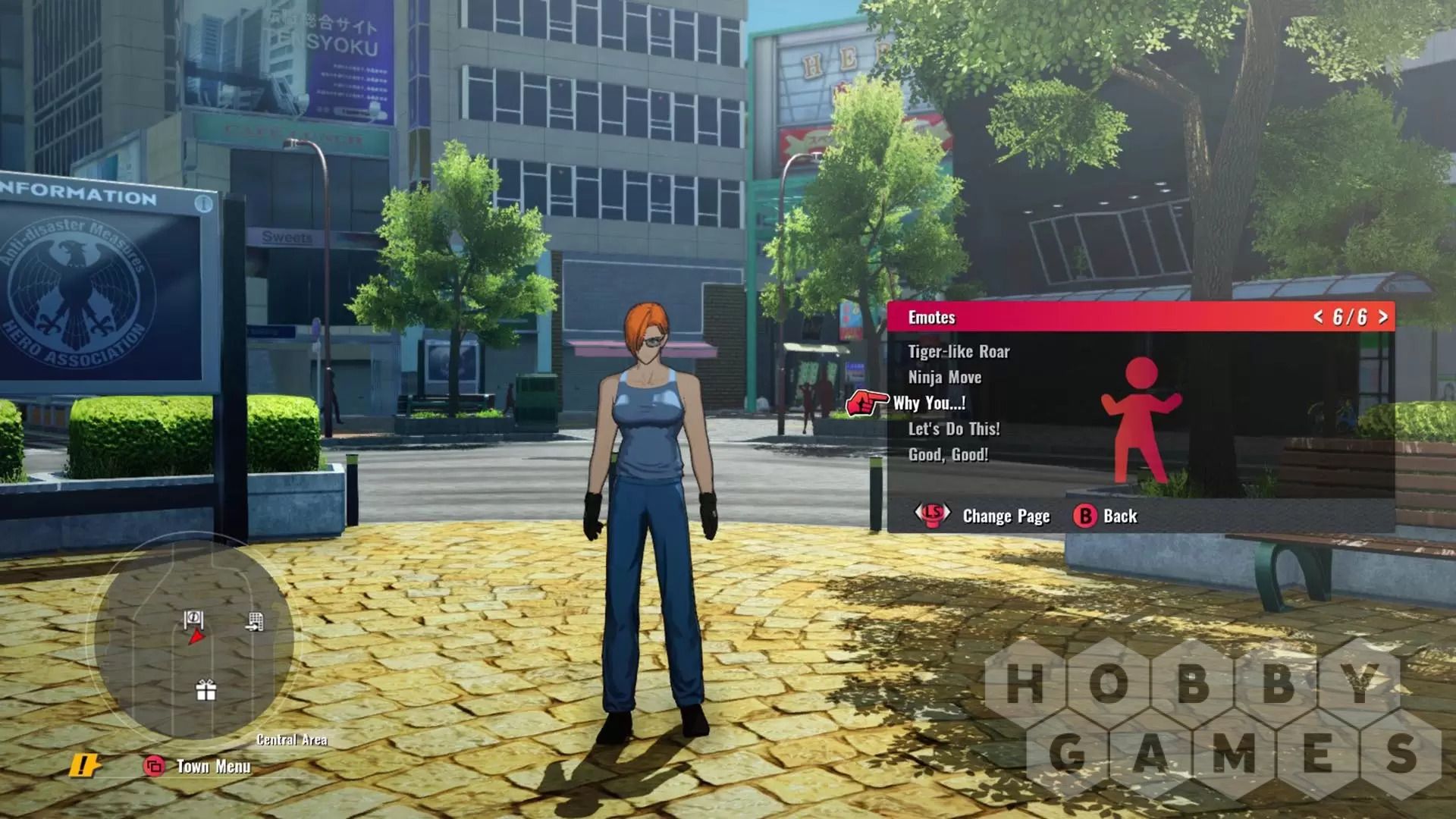Select the building marker on minimap
The image size is (1456, 819).
(256, 623)
